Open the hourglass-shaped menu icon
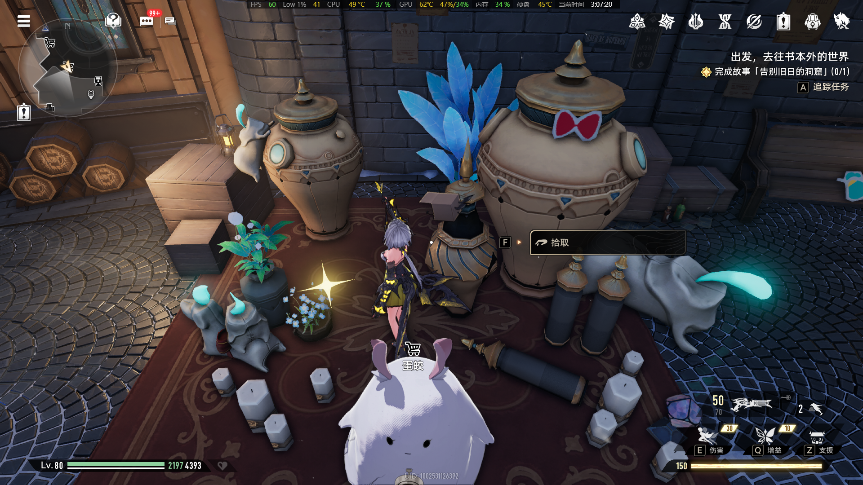The image size is (863, 485). point(726,21)
